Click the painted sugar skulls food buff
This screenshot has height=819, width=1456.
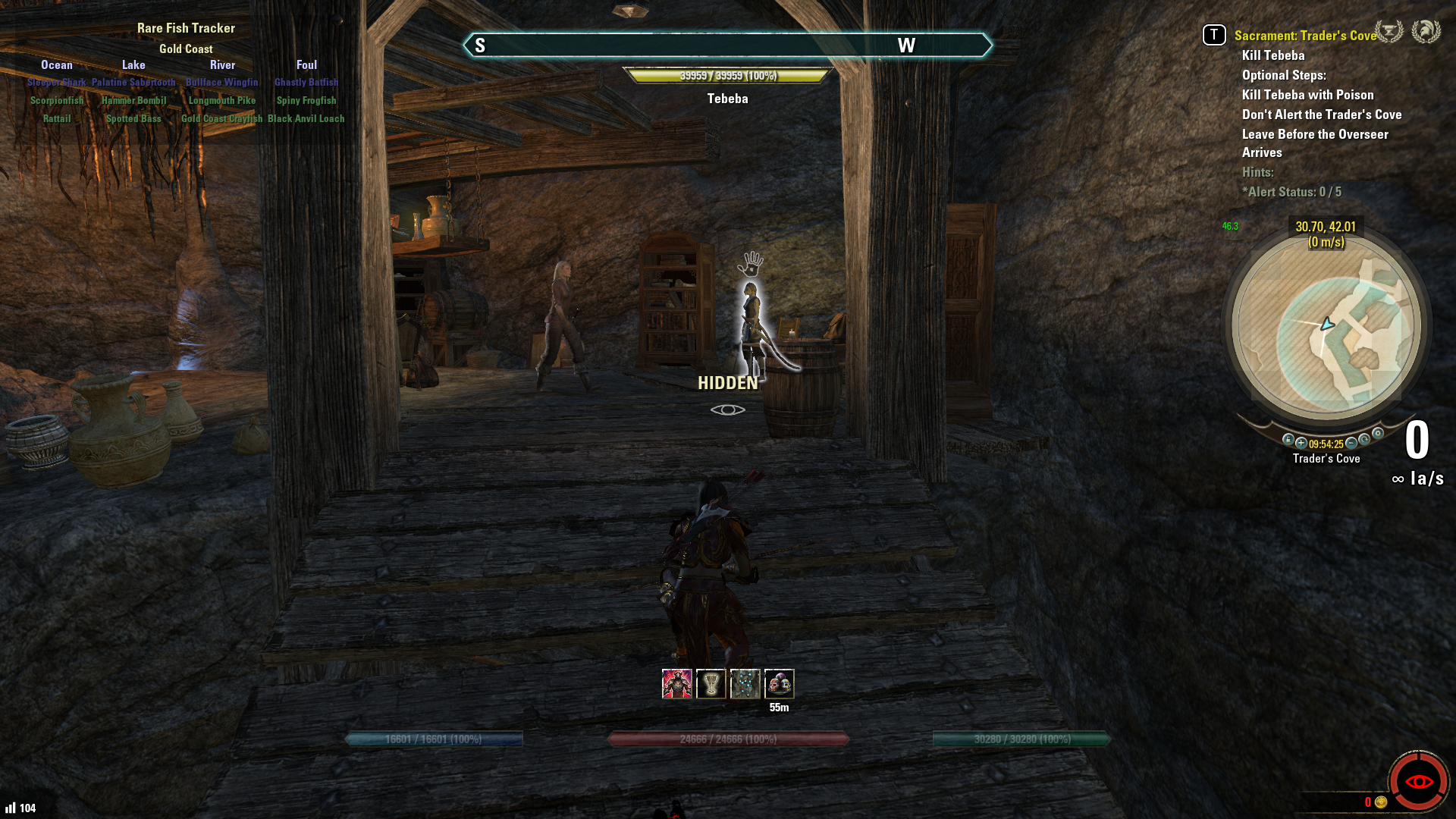click(x=779, y=684)
